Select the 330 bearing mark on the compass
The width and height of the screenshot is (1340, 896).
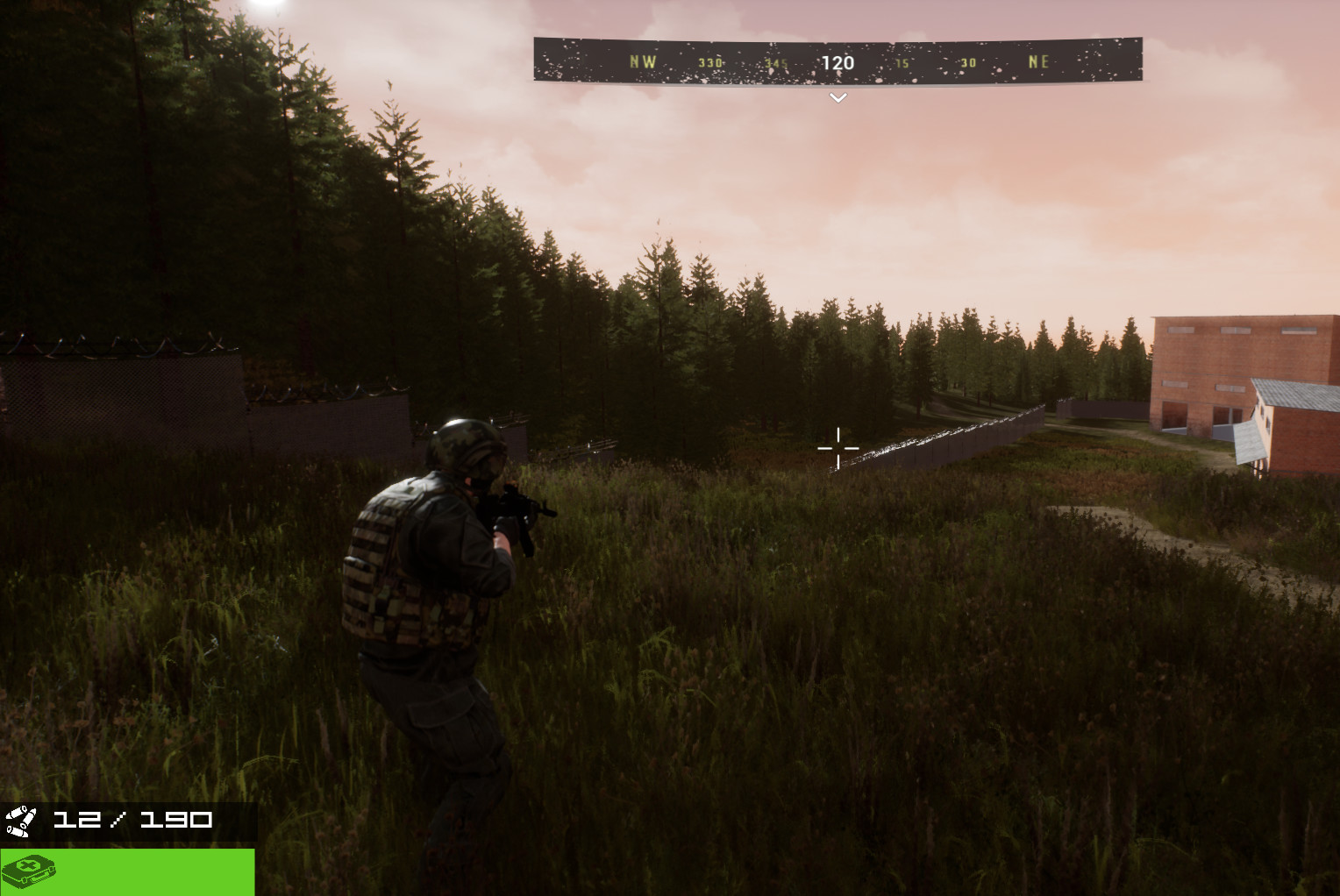pyautogui.click(x=710, y=62)
